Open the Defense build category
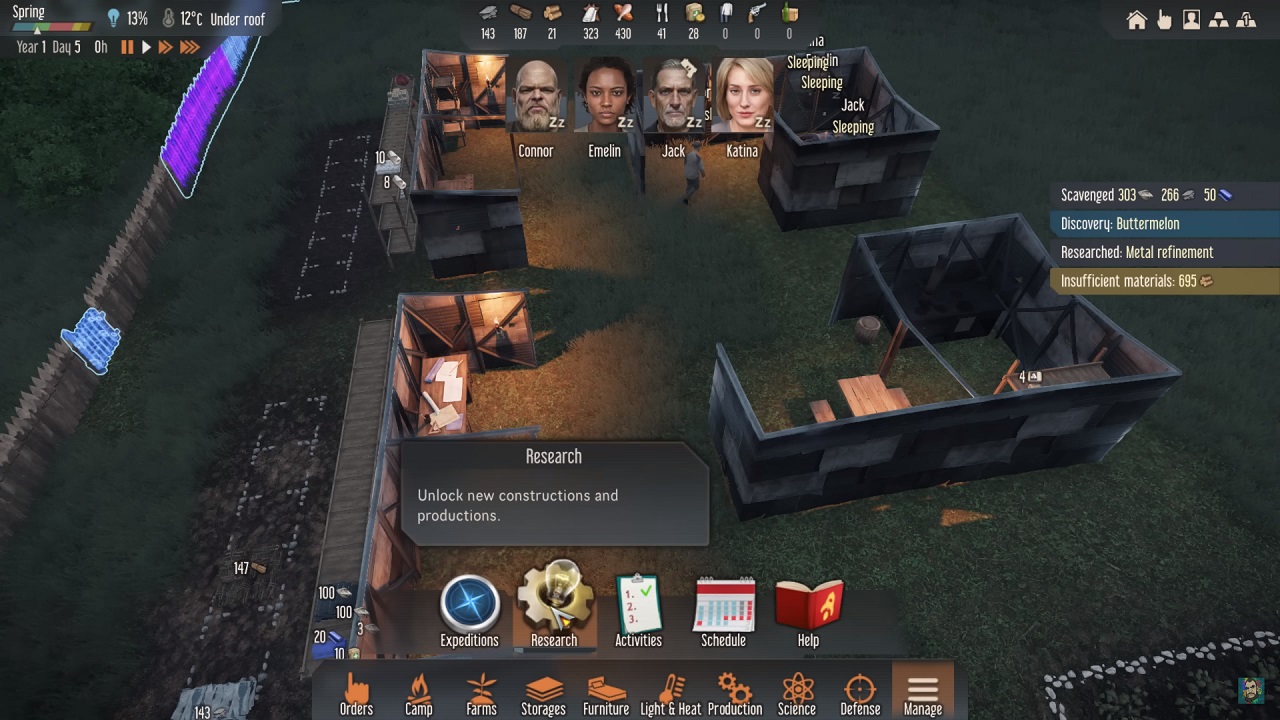Viewport: 1280px width, 720px height. (860, 693)
